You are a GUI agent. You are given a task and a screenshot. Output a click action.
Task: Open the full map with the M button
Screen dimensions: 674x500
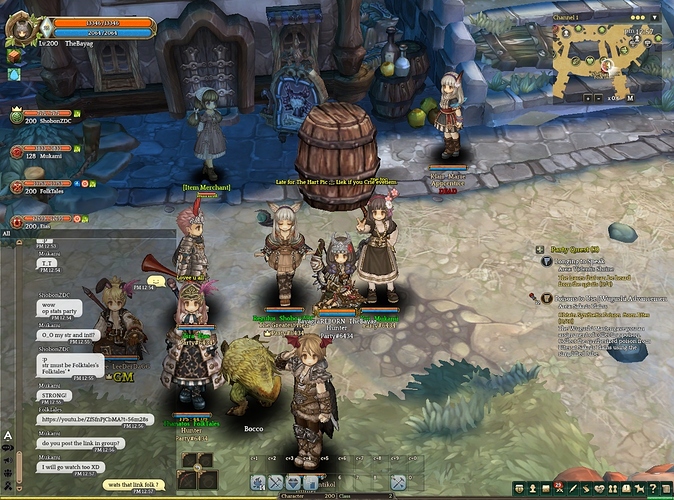pos(630,99)
